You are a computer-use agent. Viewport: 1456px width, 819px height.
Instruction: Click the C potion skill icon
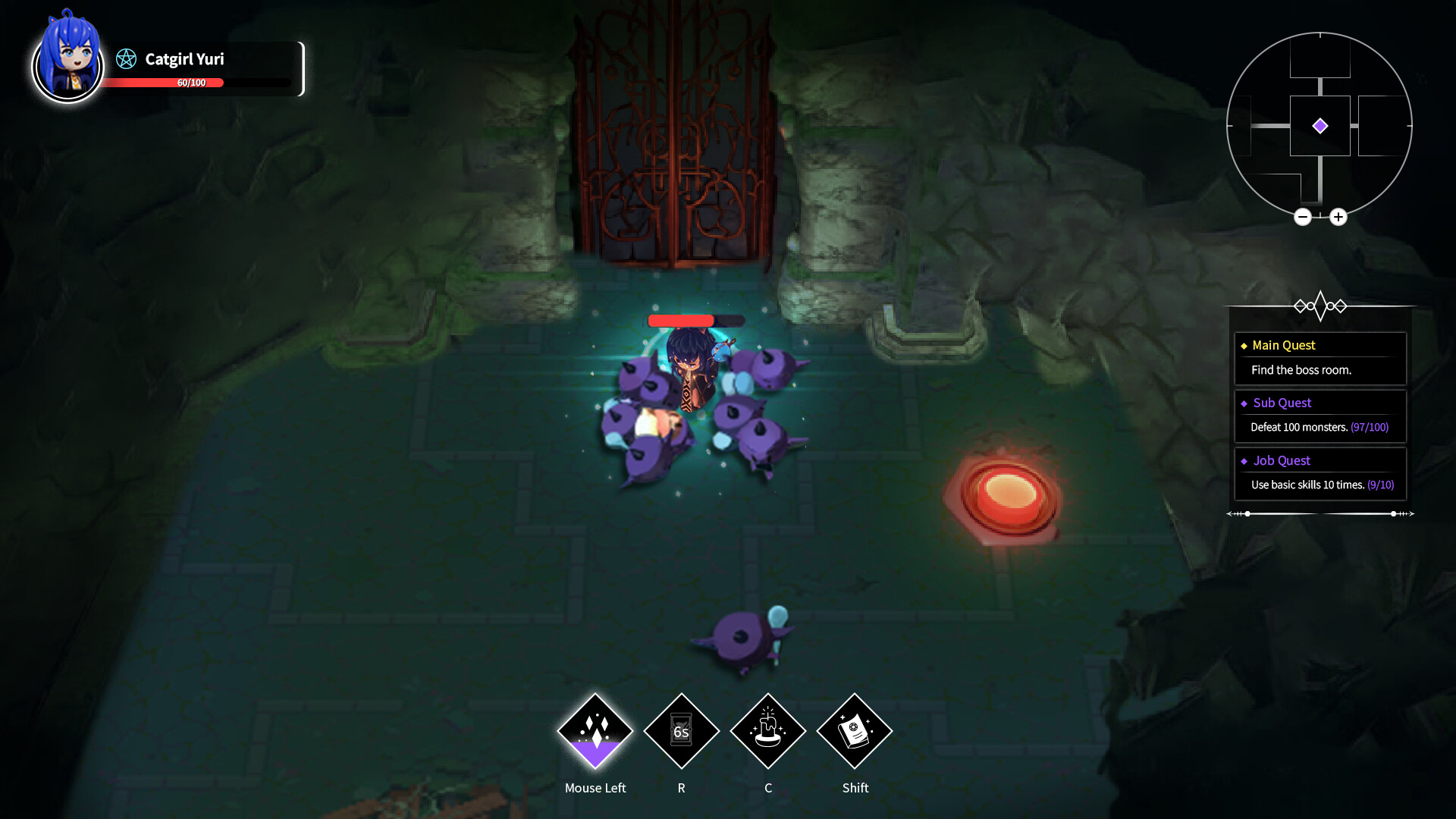point(768,730)
